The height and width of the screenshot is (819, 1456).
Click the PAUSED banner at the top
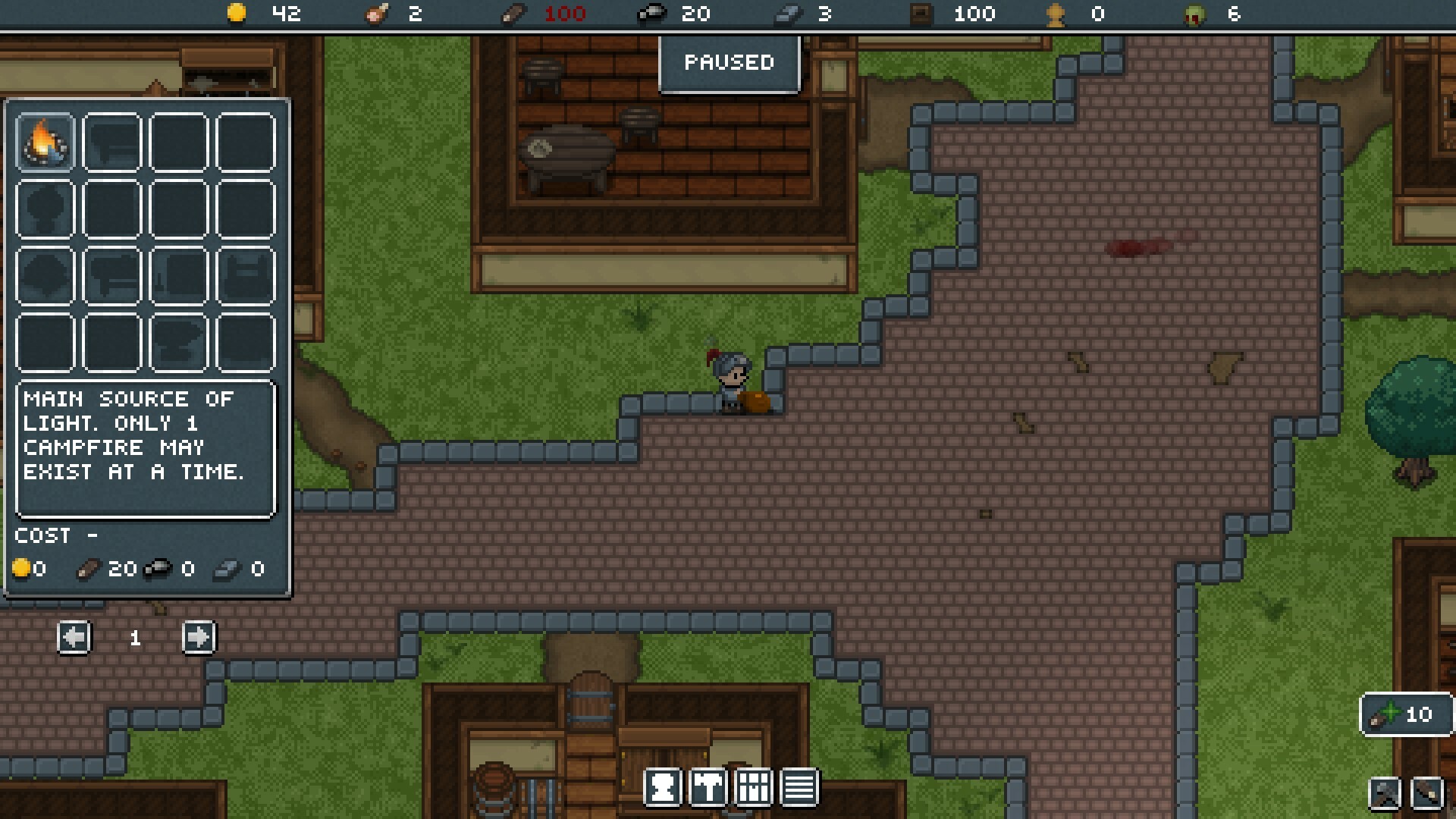(729, 63)
